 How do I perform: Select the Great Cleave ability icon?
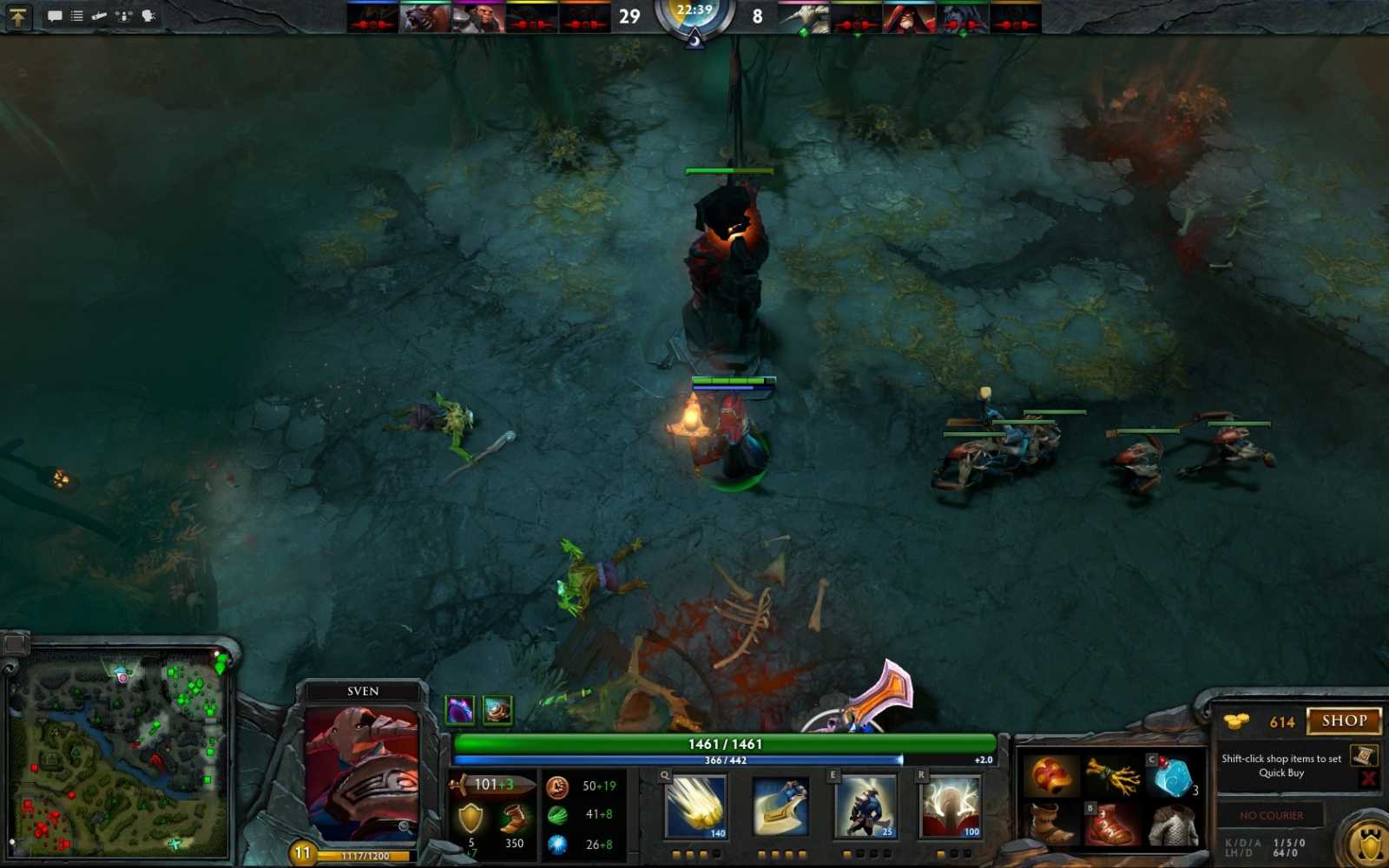(x=780, y=808)
